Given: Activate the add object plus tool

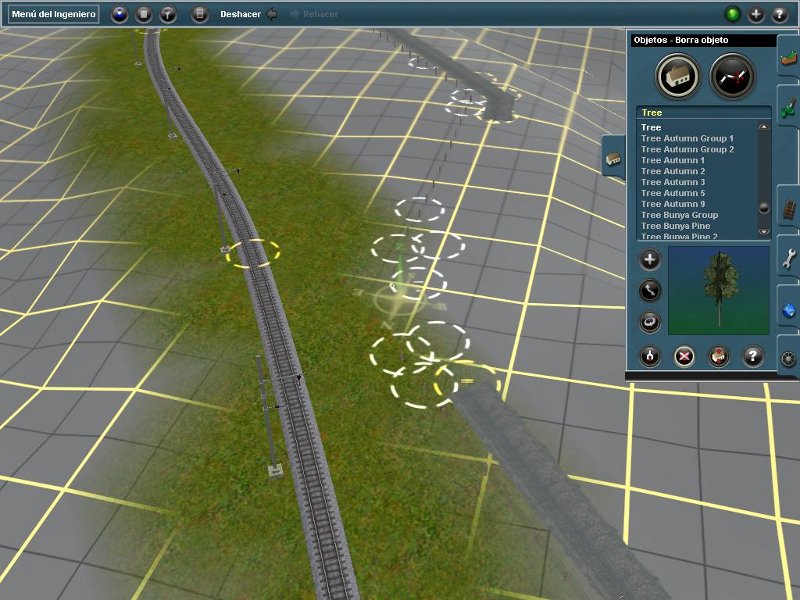Looking at the screenshot, I should coord(650,260).
